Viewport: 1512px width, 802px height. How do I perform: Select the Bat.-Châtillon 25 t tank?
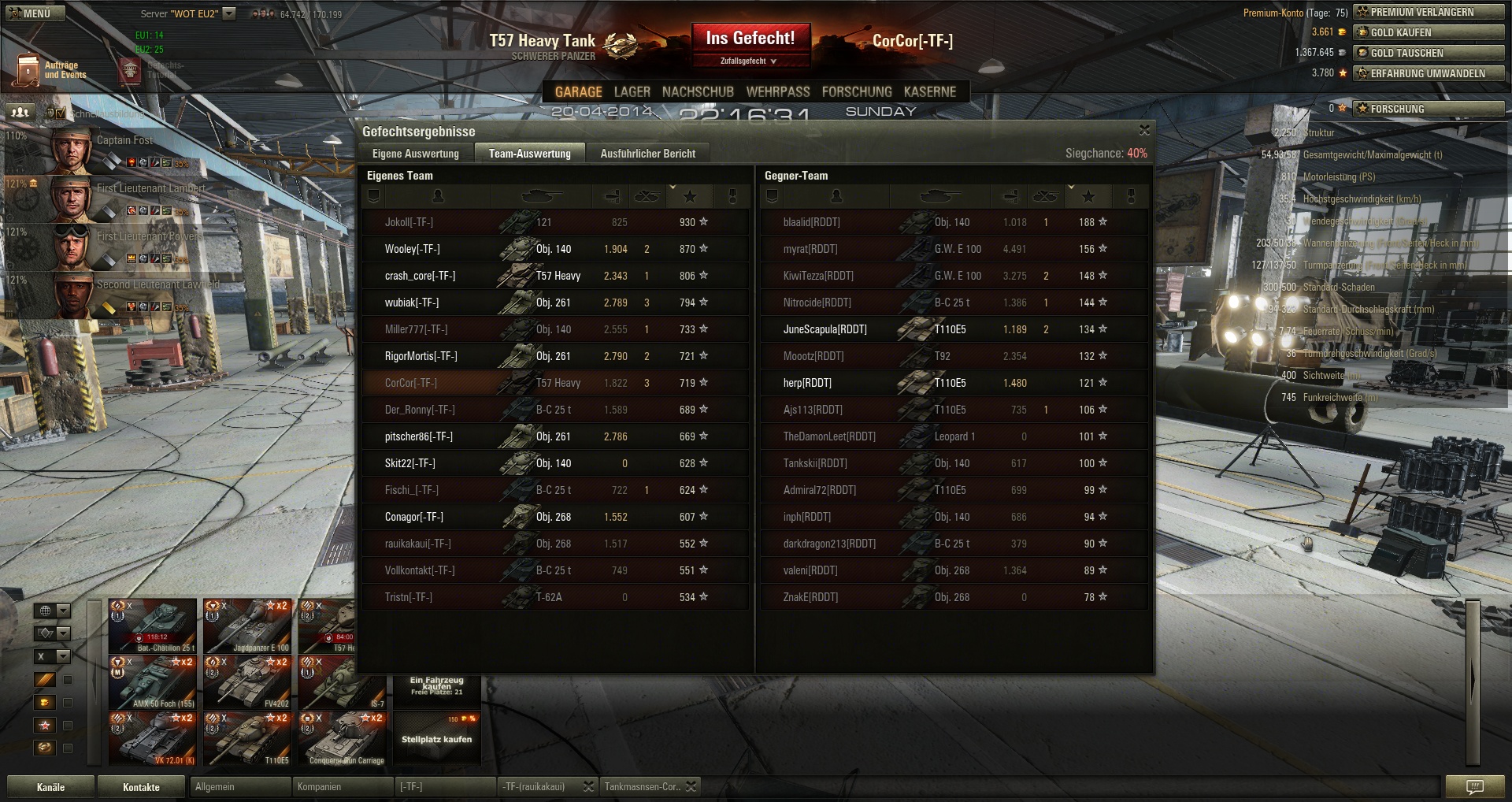(153, 626)
